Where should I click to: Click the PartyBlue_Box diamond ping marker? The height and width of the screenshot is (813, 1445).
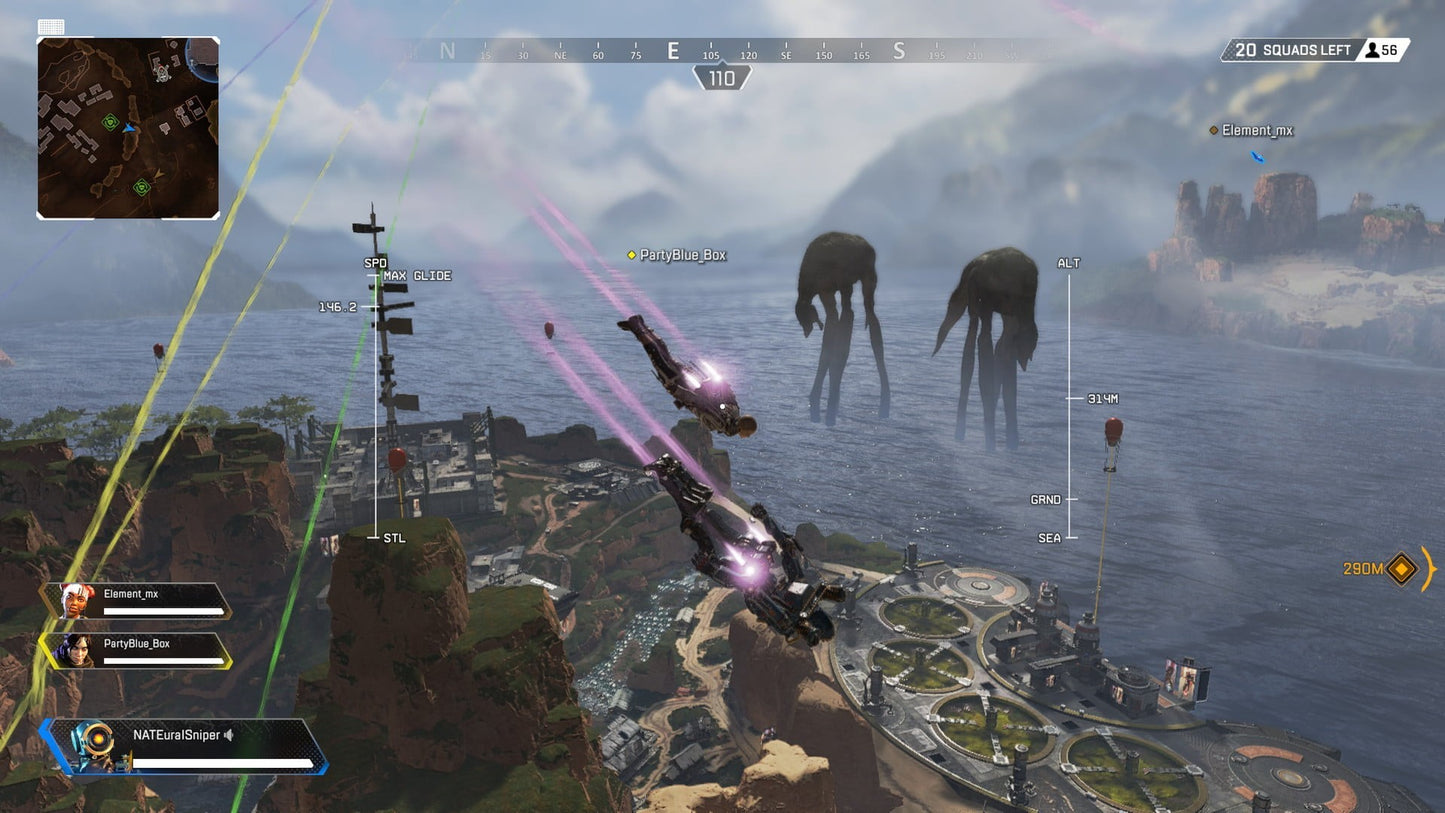click(x=629, y=255)
